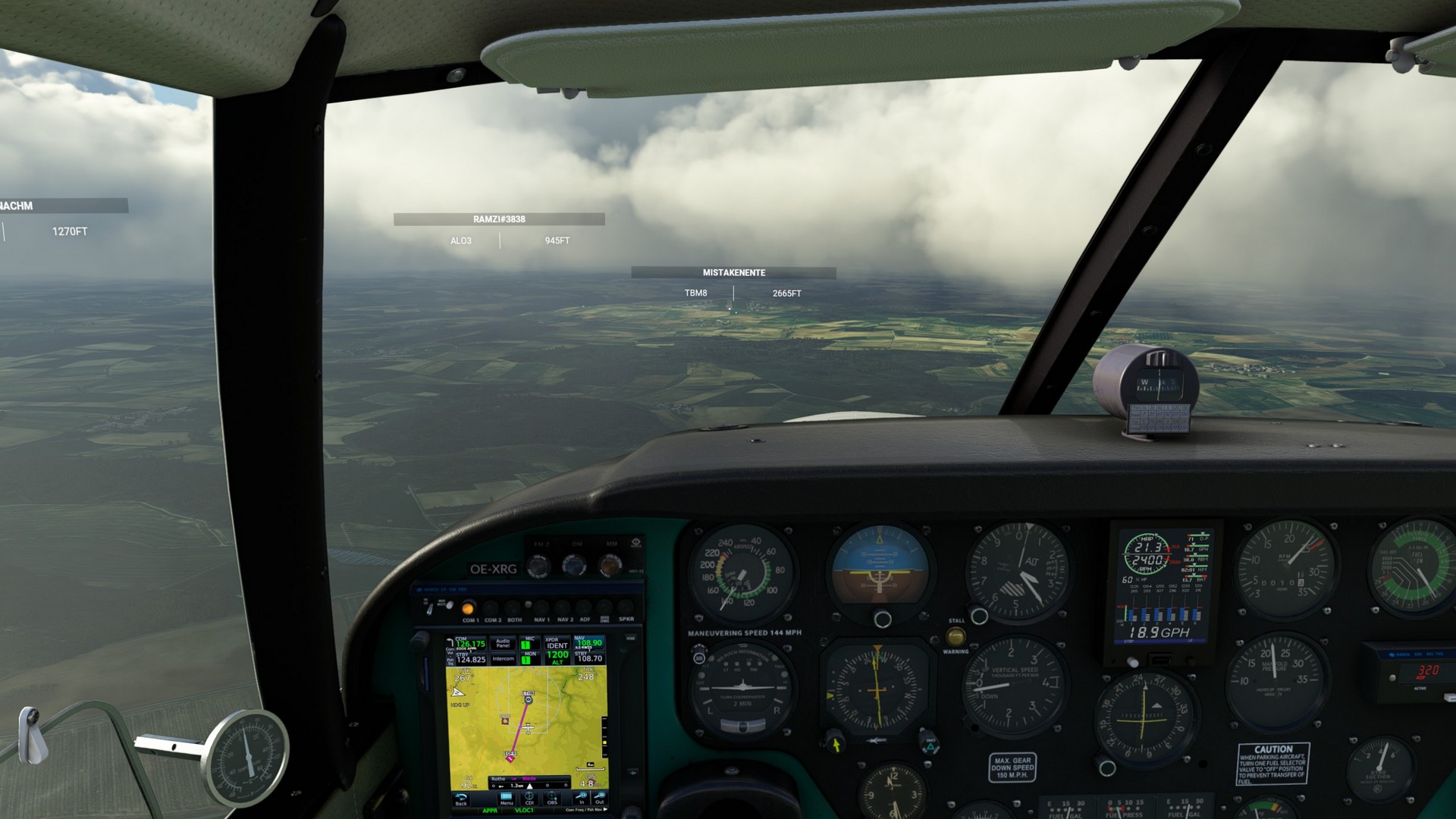Select the COM standby frequency 124.825
The image size is (1456, 819).
[x=471, y=659]
